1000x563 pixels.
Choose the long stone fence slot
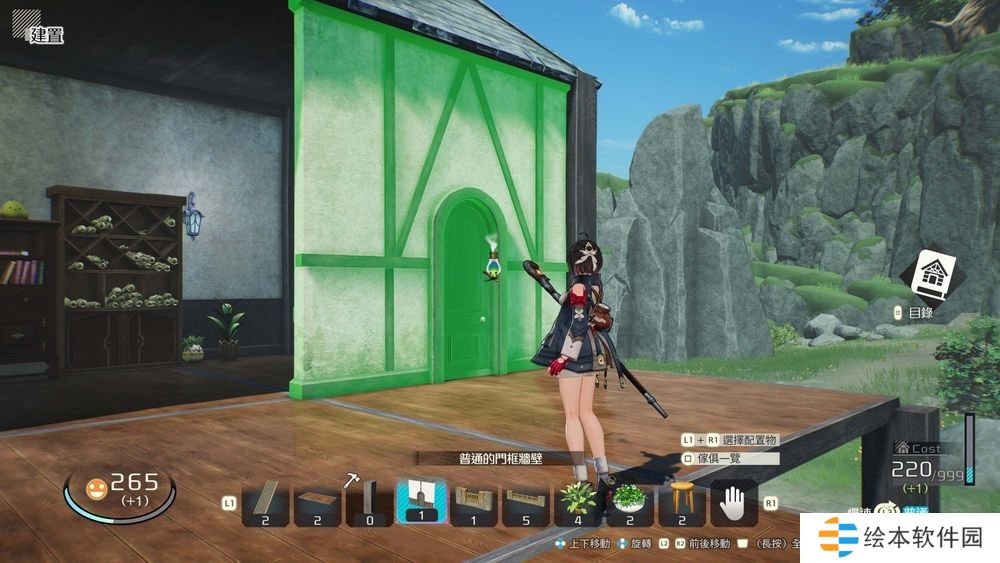526,502
